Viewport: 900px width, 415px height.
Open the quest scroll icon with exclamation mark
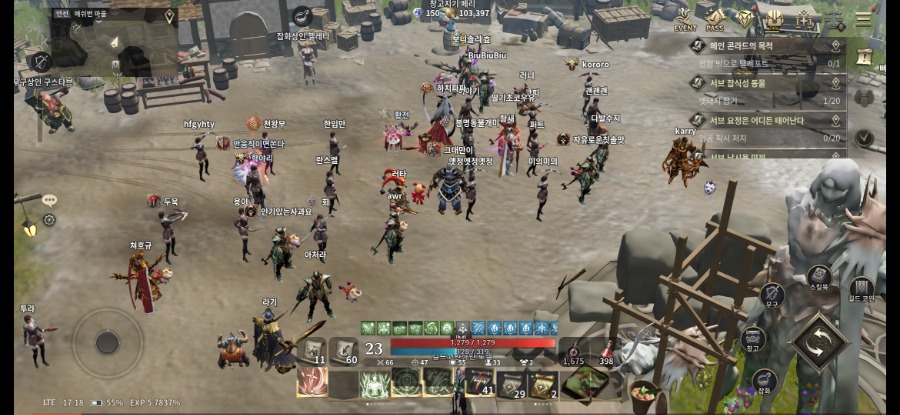click(864, 57)
